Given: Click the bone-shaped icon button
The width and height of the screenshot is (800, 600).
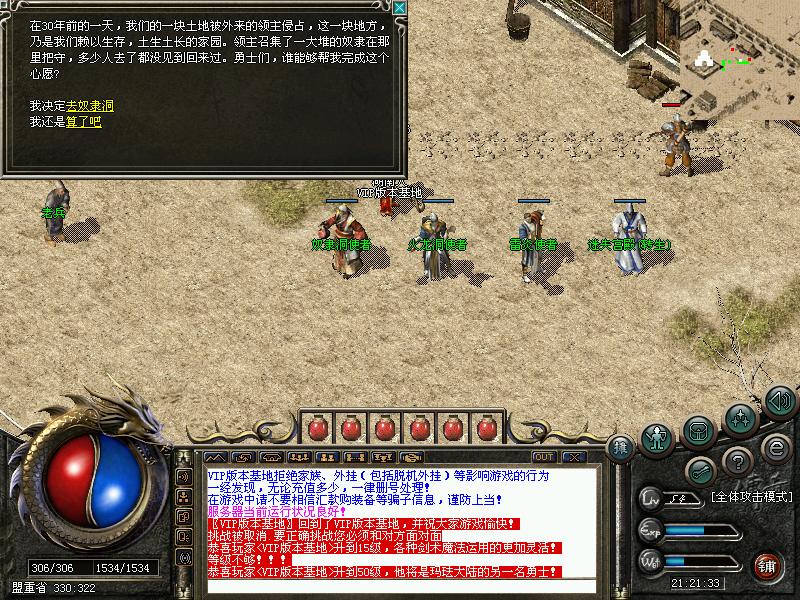Looking at the screenshot, I should pos(701,470).
